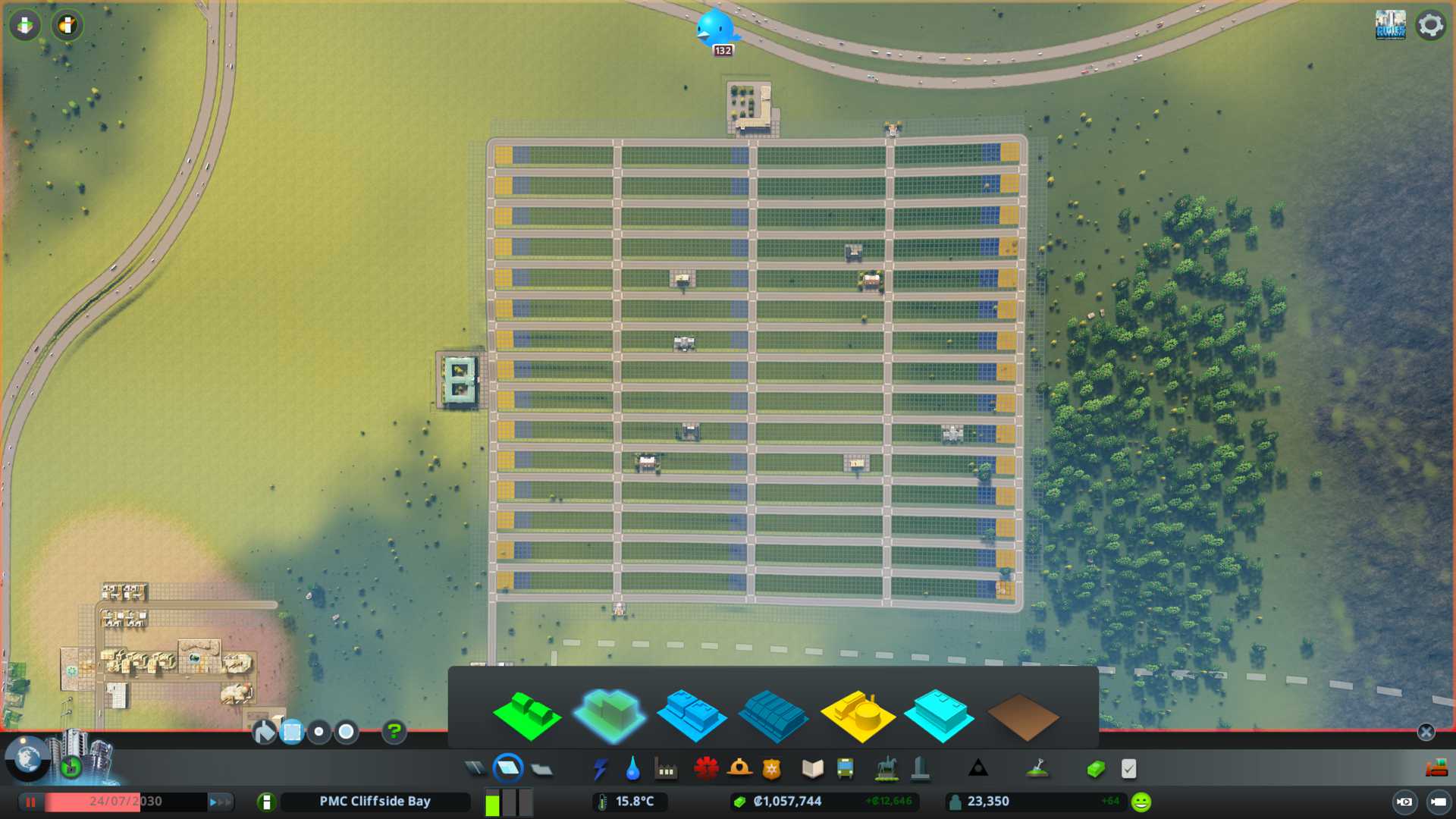Select low density commercial zoning
Screen dimensions: 1456x819
point(692,716)
